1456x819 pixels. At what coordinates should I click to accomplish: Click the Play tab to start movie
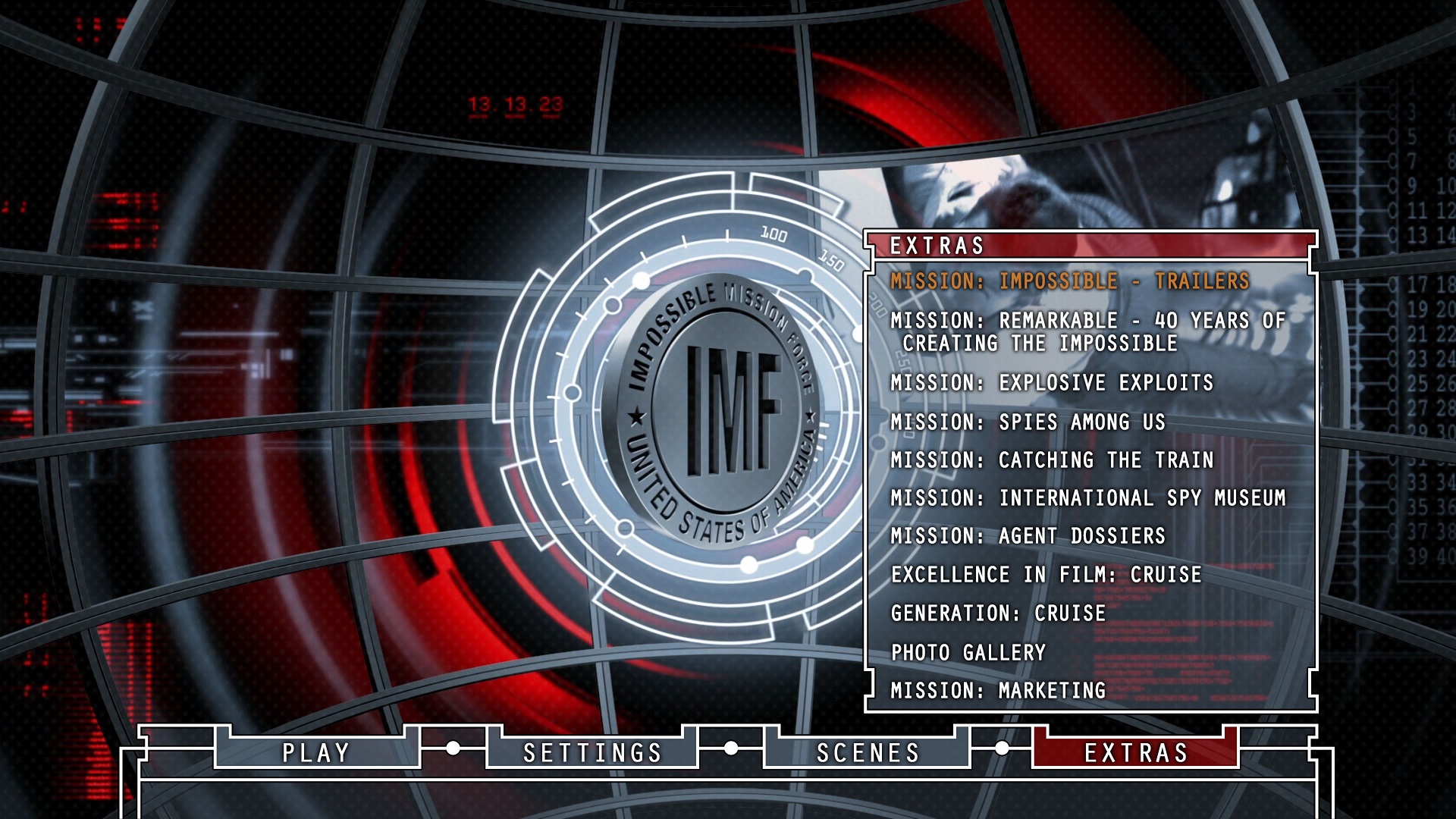316,752
